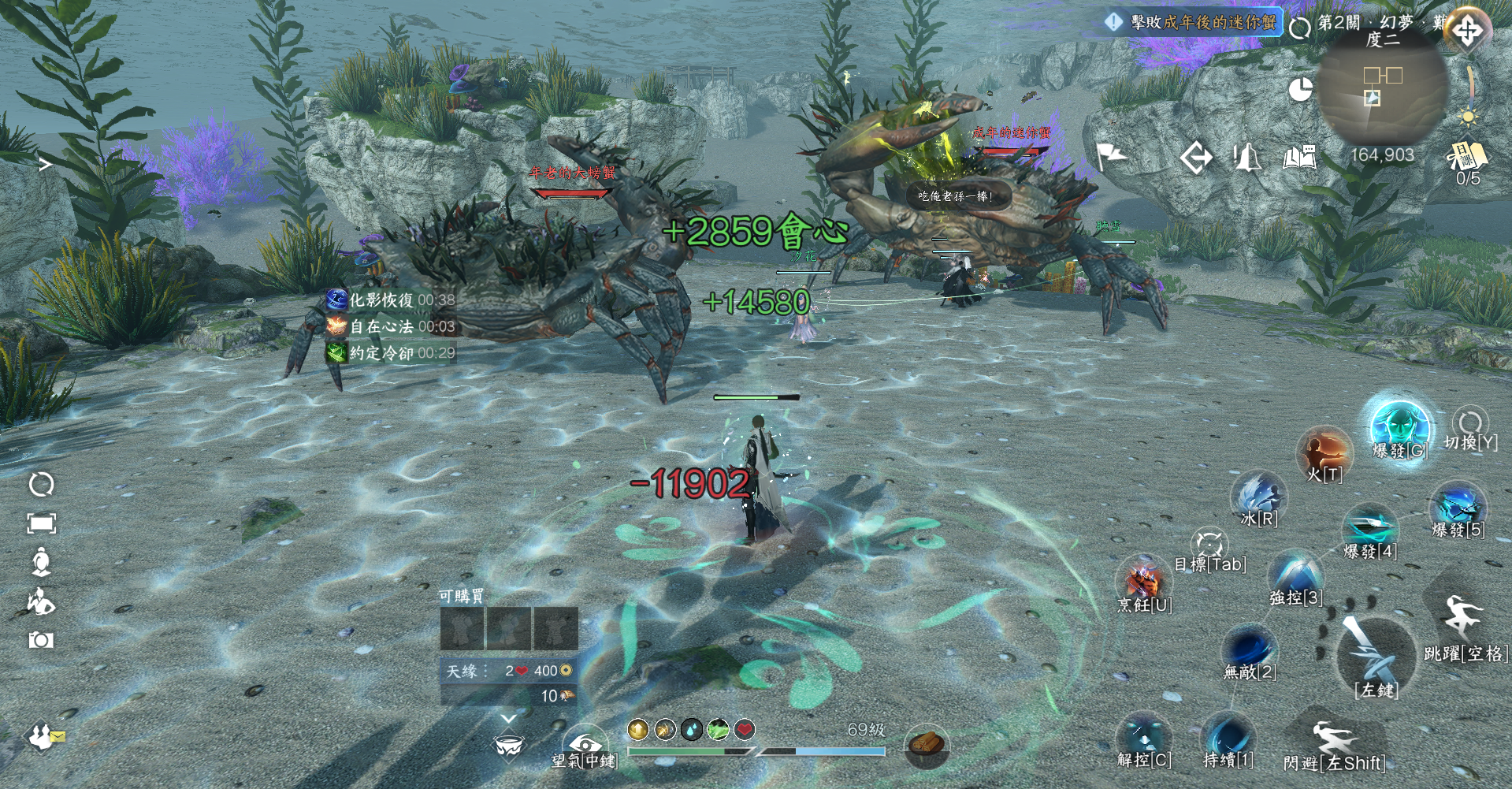Use the ice skill 冰[R]
This screenshot has width=1512, height=789.
point(1258,496)
